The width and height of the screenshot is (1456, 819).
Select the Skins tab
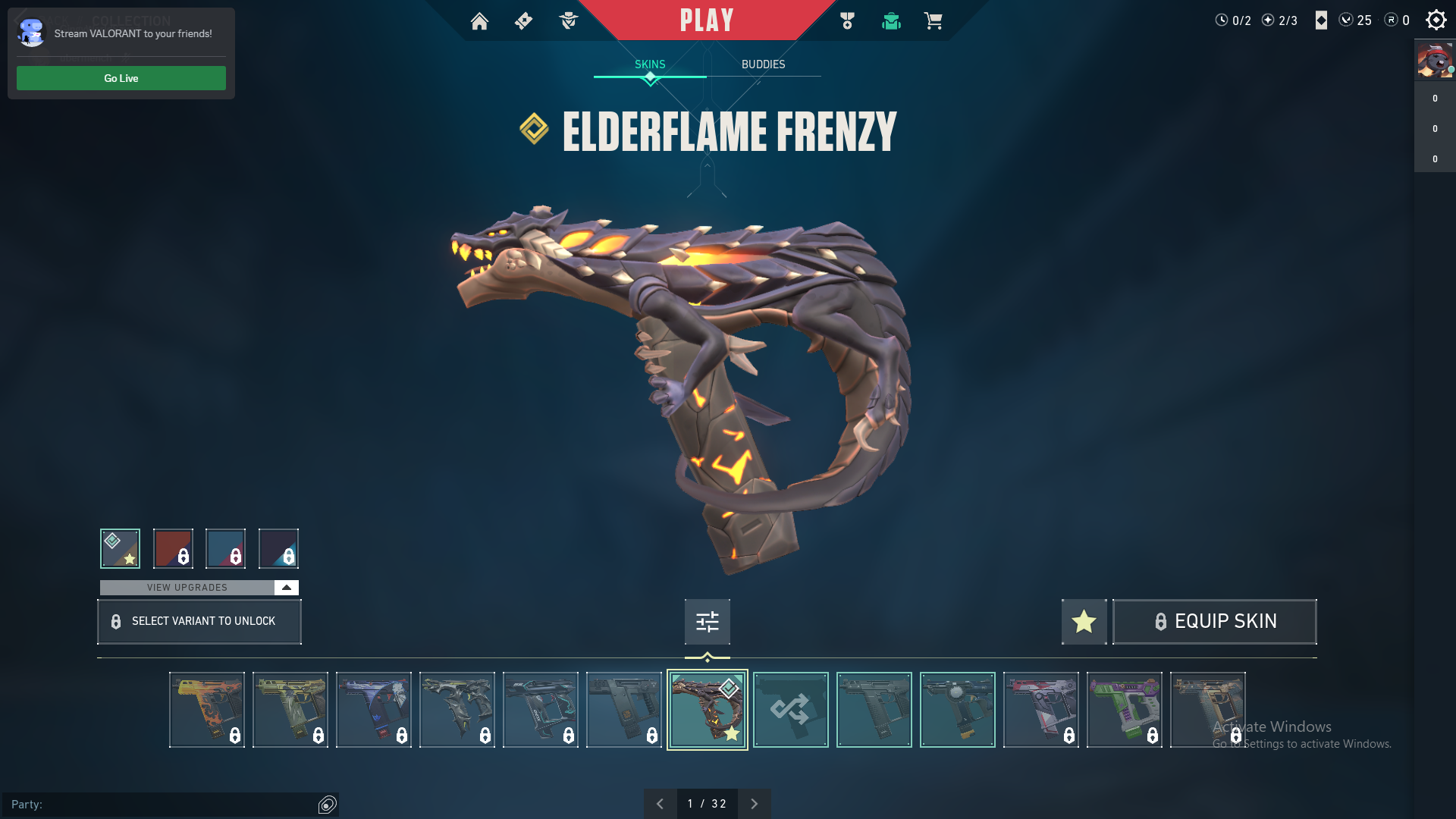(650, 64)
